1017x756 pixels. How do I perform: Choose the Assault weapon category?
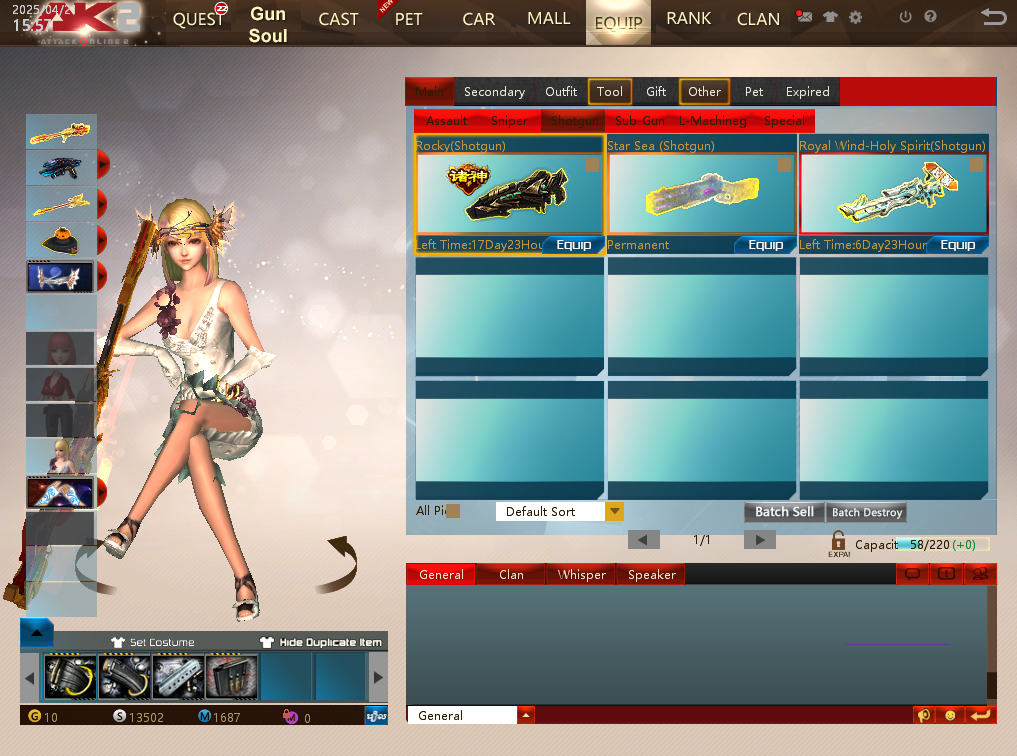click(x=446, y=121)
